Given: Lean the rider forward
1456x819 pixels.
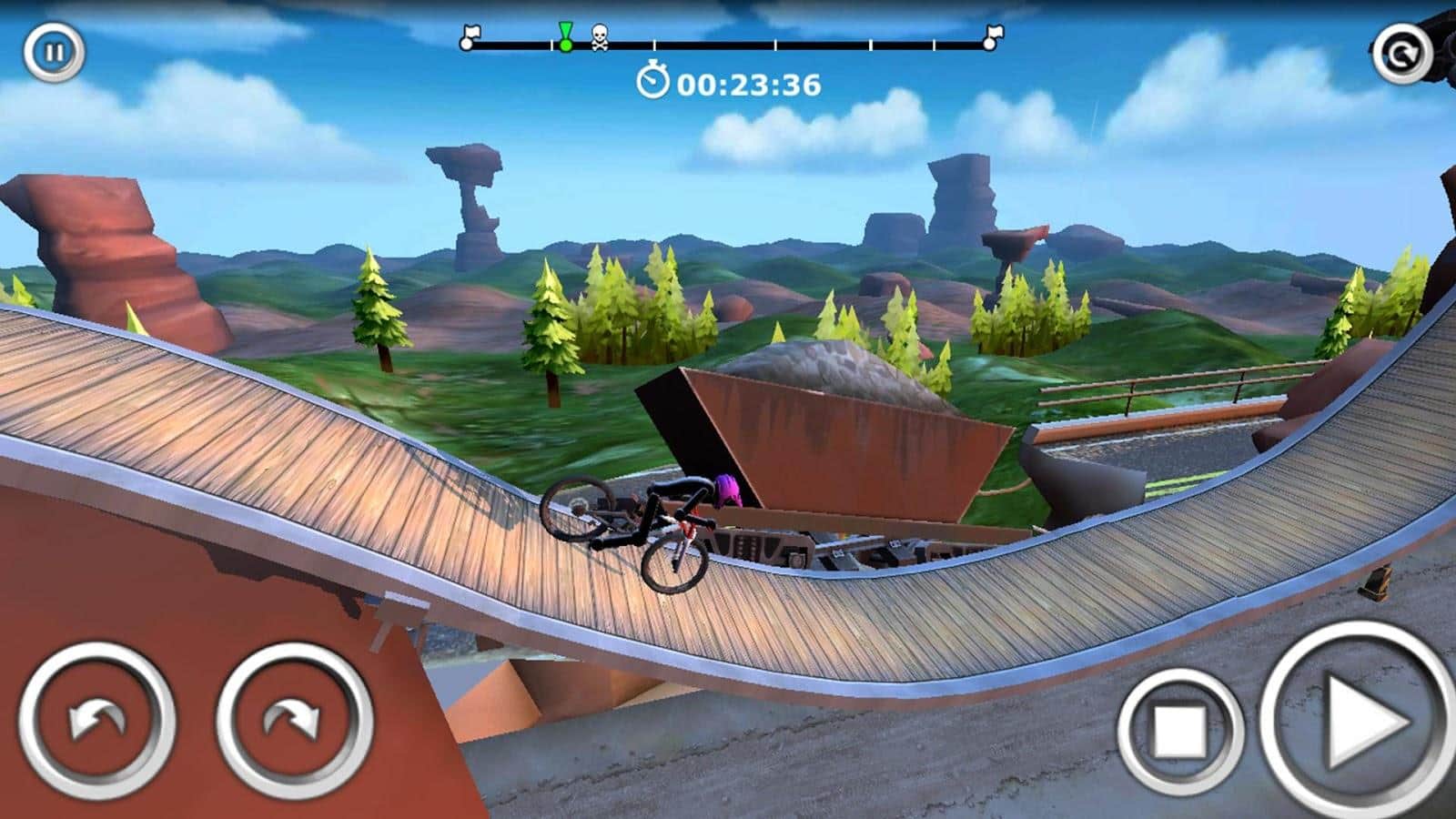Looking at the screenshot, I should (x=294, y=721).
